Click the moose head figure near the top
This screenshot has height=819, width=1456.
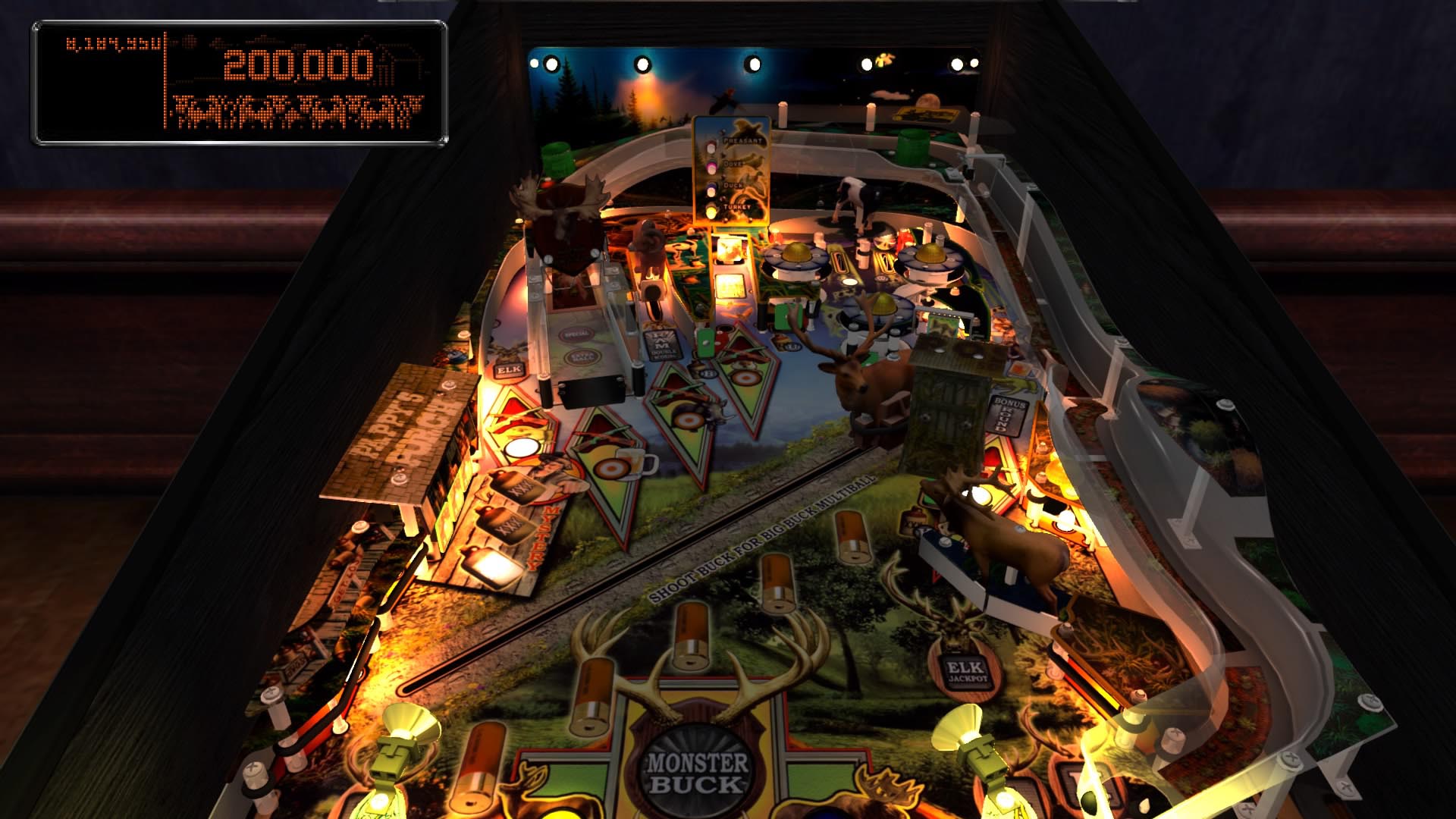561,212
